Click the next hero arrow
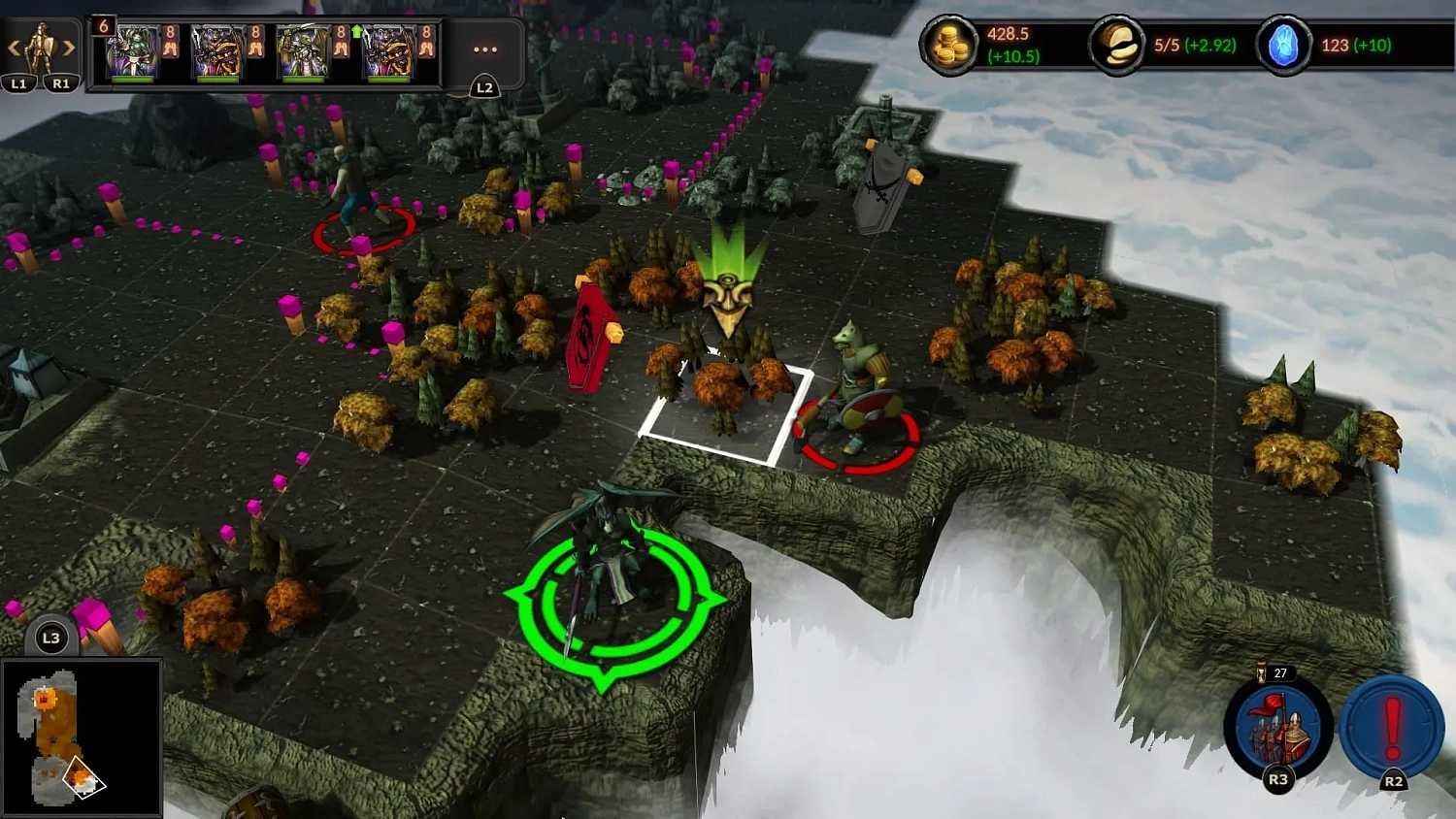Screen dimensions: 1456x819 69,47
